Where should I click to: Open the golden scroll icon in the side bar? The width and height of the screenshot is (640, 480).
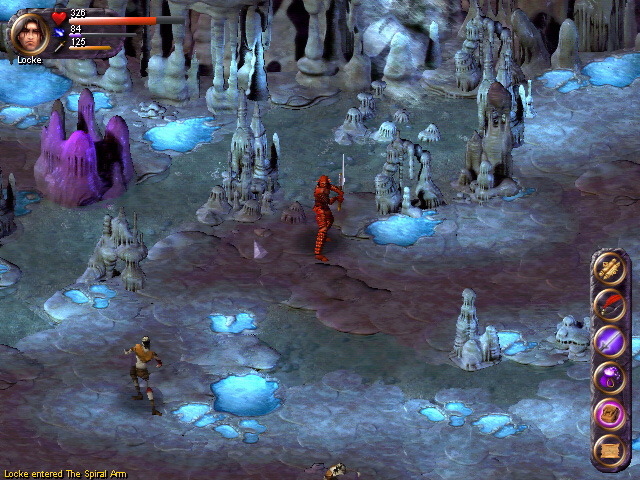(x=609, y=267)
